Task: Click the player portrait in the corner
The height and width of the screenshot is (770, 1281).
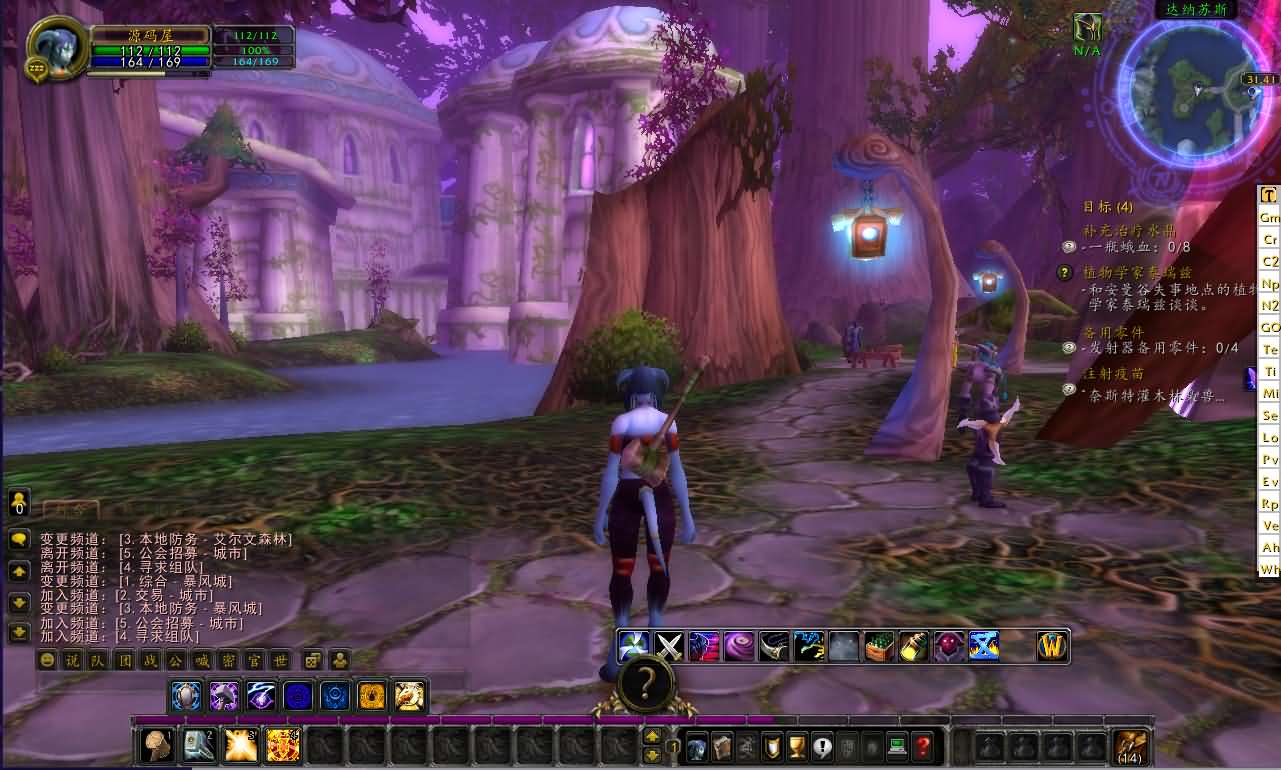Action: point(56,46)
